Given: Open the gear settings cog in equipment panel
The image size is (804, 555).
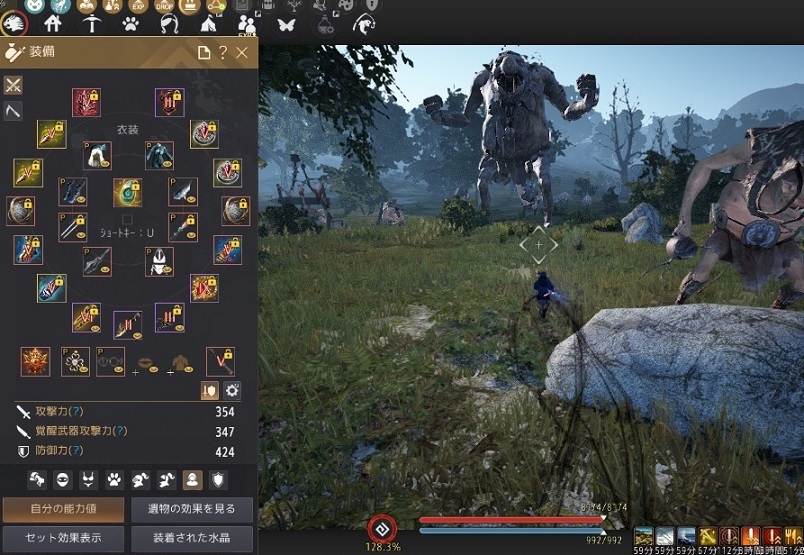Looking at the screenshot, I should click(232, 391).
